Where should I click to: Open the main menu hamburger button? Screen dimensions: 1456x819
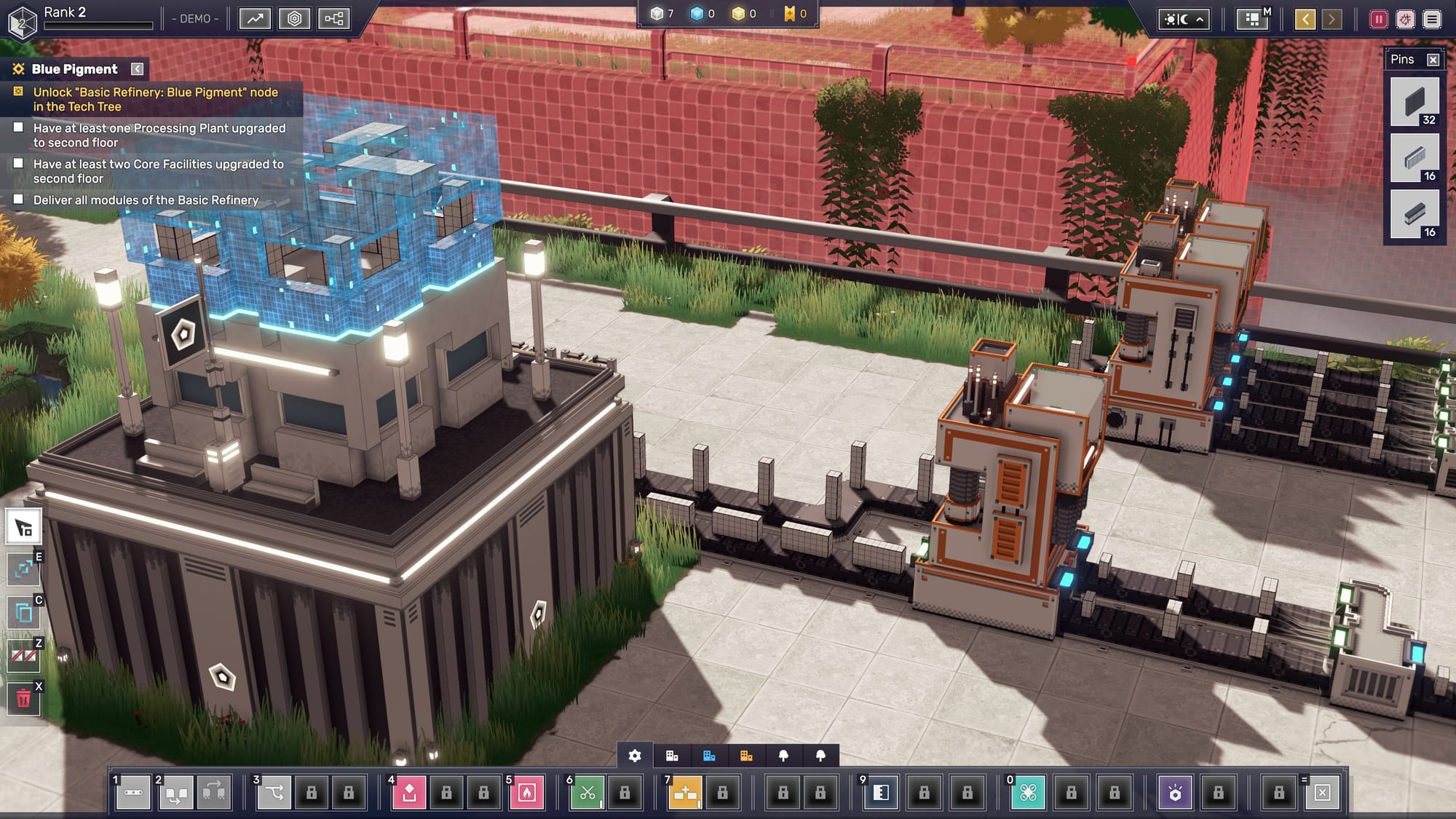tap(1432, 19)
